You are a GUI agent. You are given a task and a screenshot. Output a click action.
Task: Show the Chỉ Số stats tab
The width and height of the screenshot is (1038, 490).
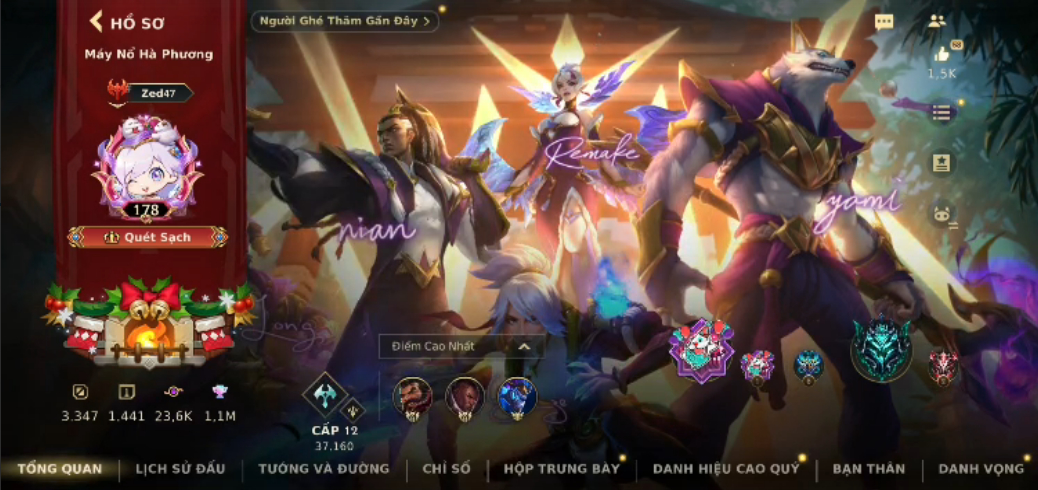click(447, 468)
